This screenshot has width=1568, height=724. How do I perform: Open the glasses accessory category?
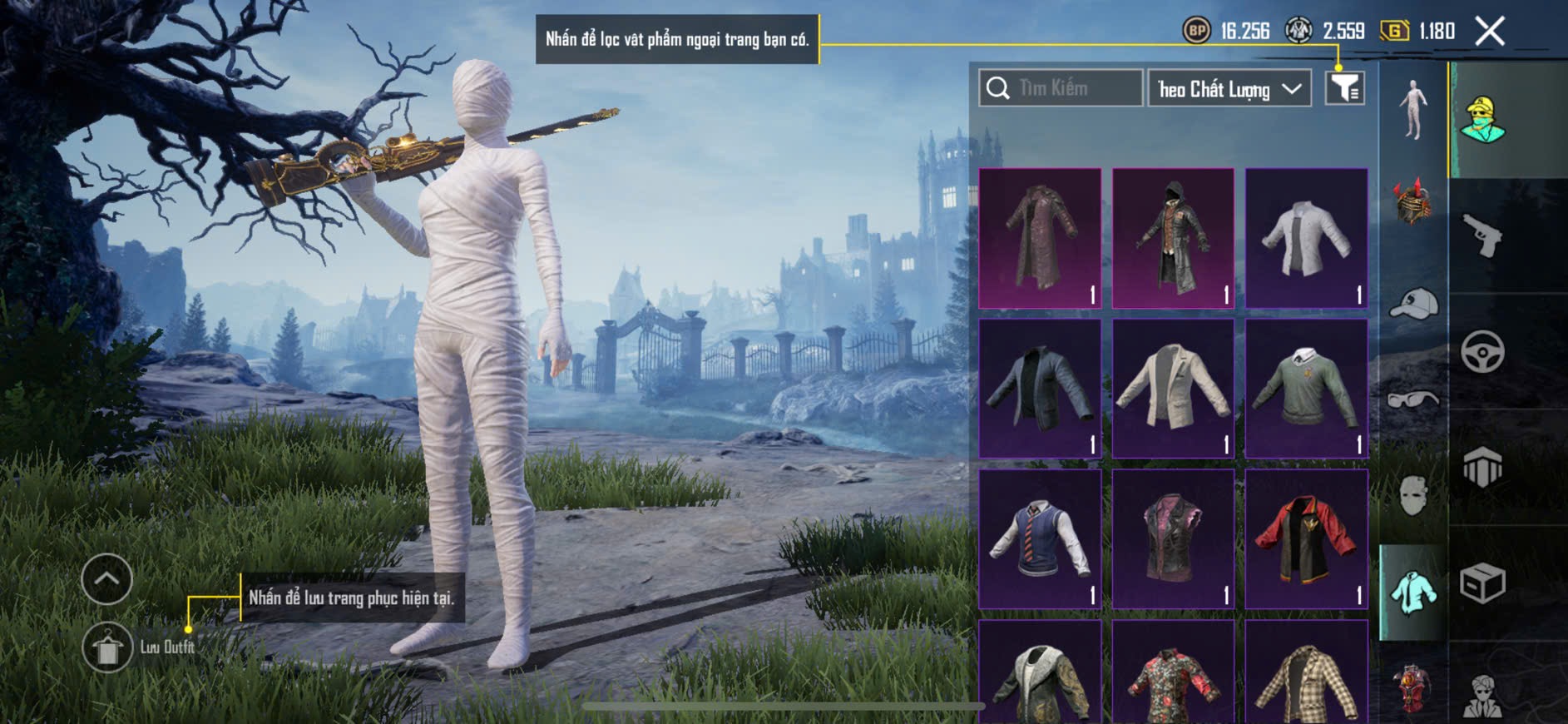click(1413, 400)
